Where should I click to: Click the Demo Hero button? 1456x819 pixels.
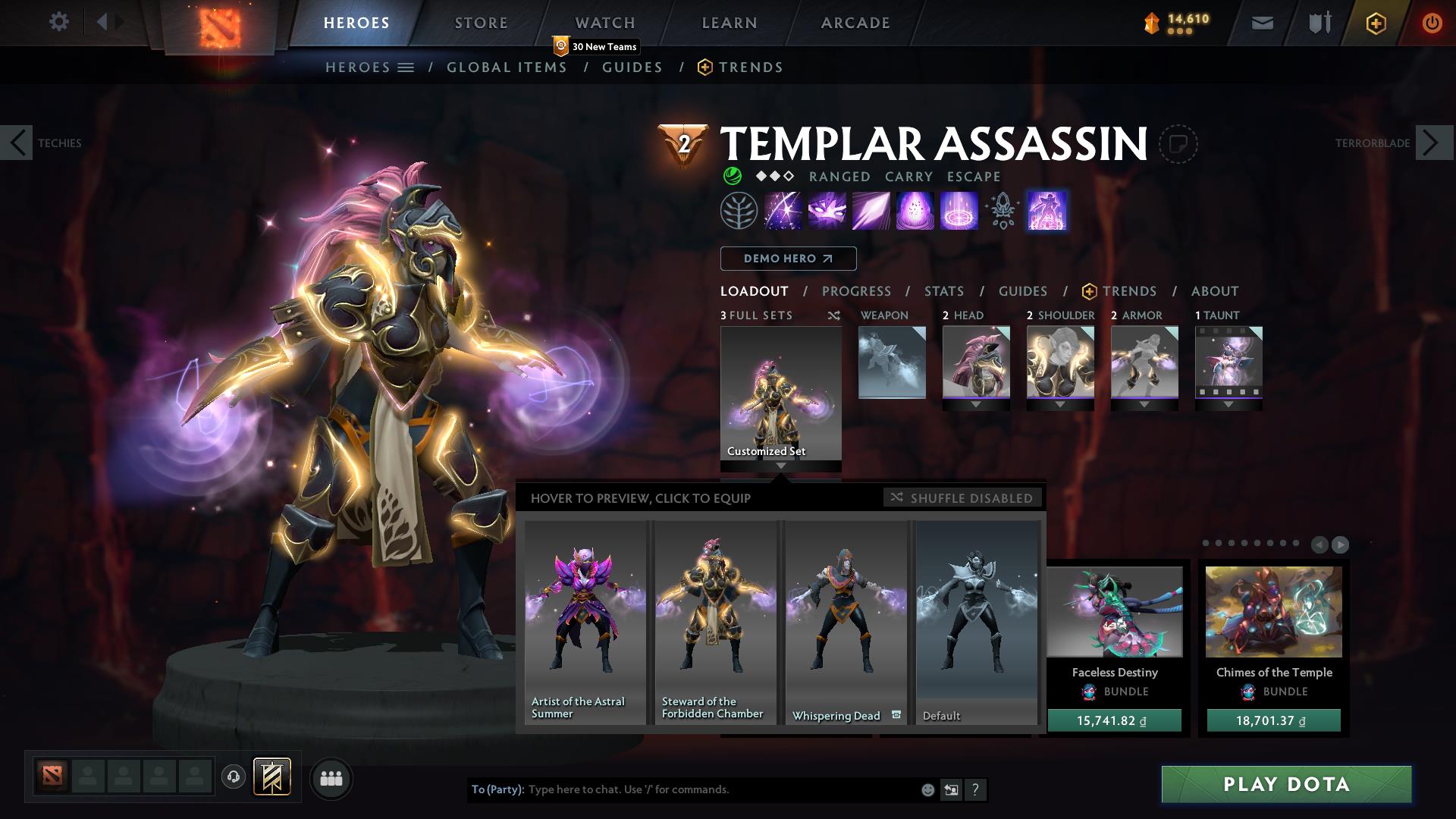pyautogui.click(x=788, y=259)
